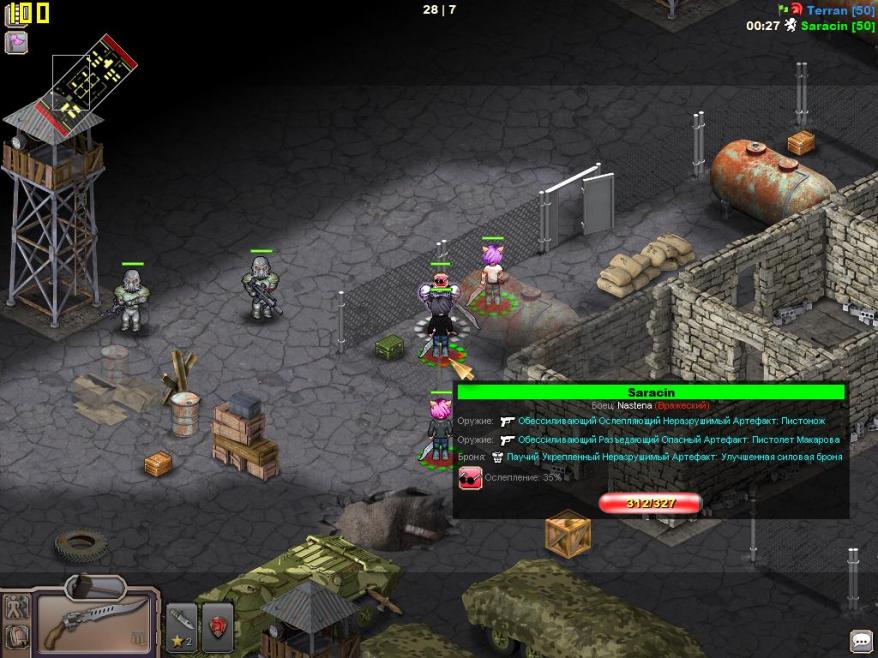
Task: Switch to the hammer weapon slot
Action: (96, 585)
